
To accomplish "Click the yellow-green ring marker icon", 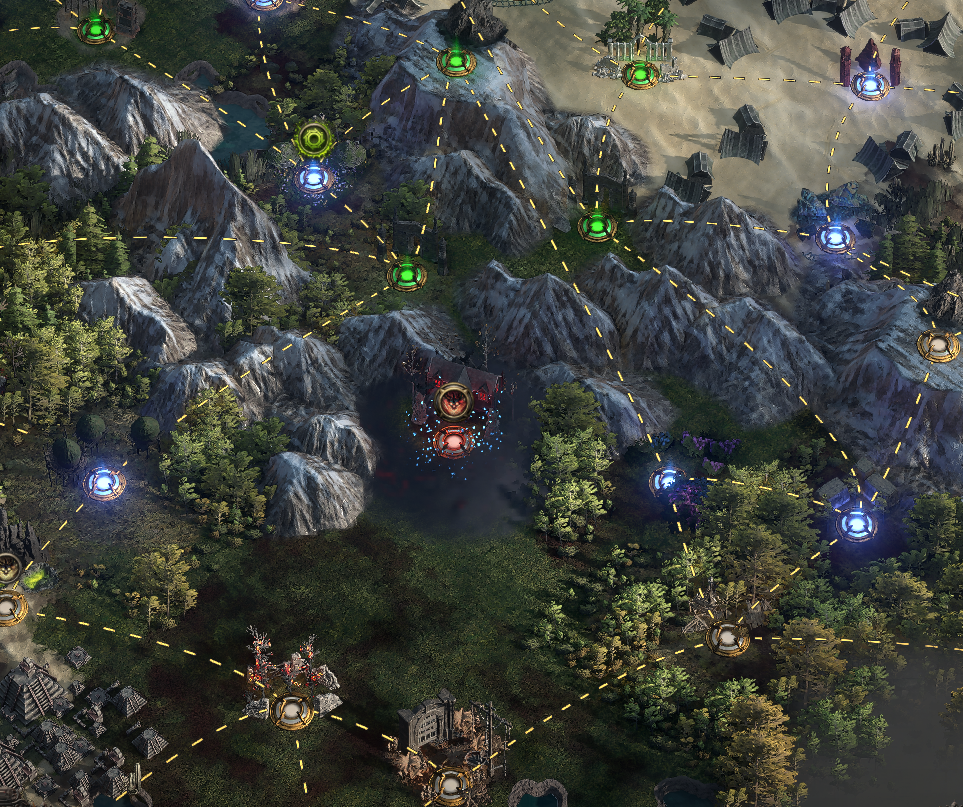I will point(314,138).
